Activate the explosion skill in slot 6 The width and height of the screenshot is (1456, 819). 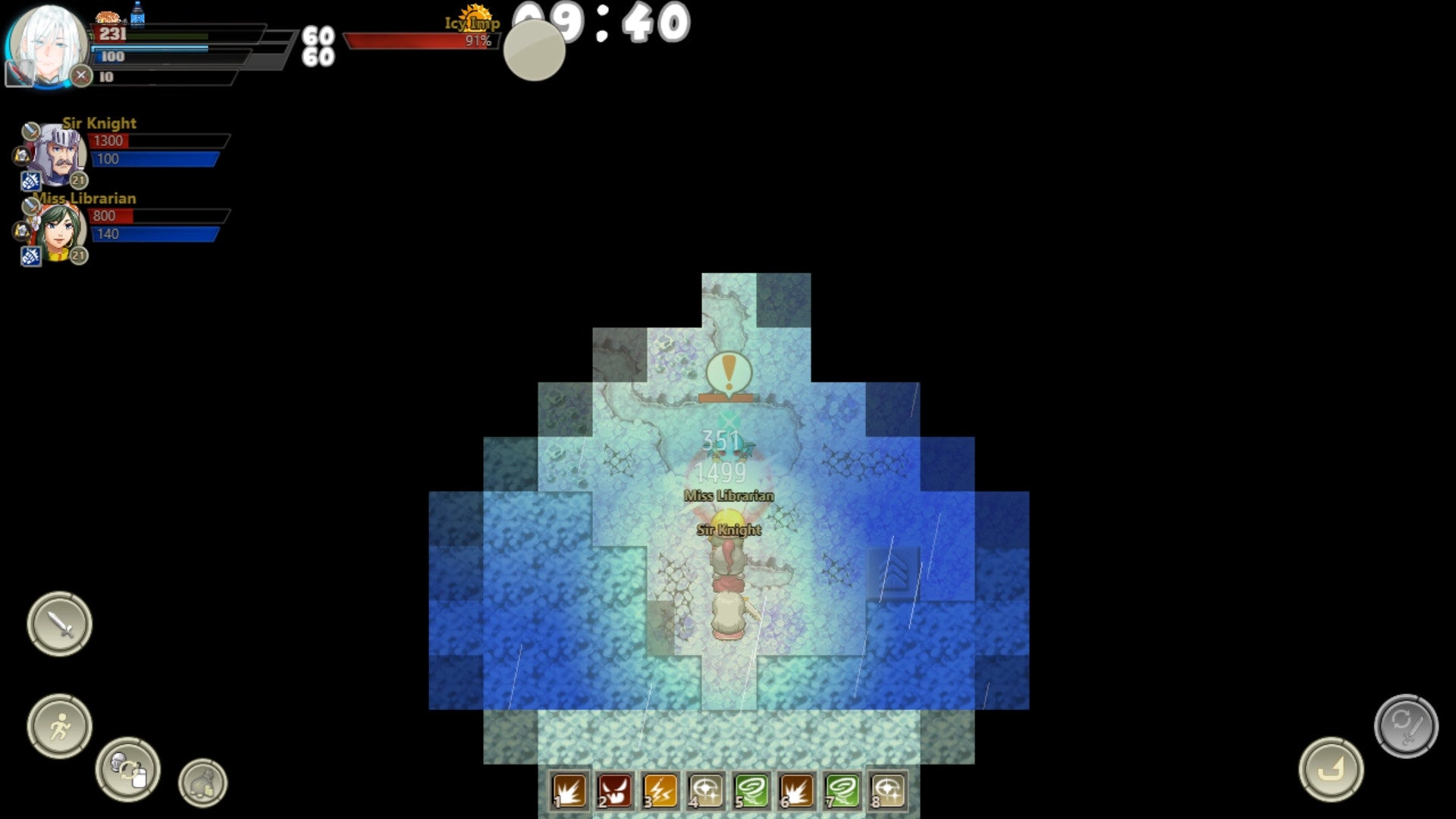(x=797, y=791)
